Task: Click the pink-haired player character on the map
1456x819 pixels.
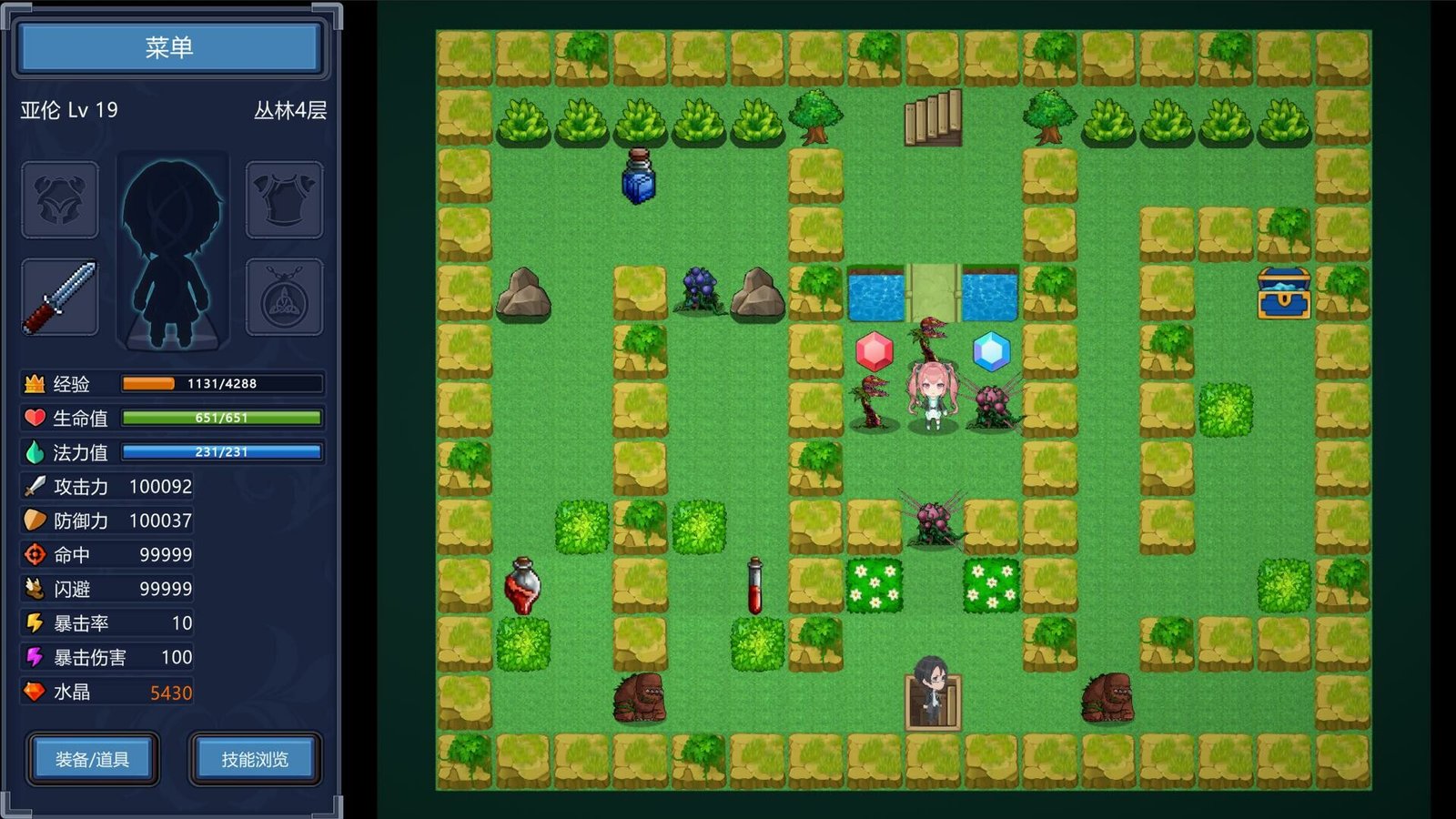Action: point(932,396)
